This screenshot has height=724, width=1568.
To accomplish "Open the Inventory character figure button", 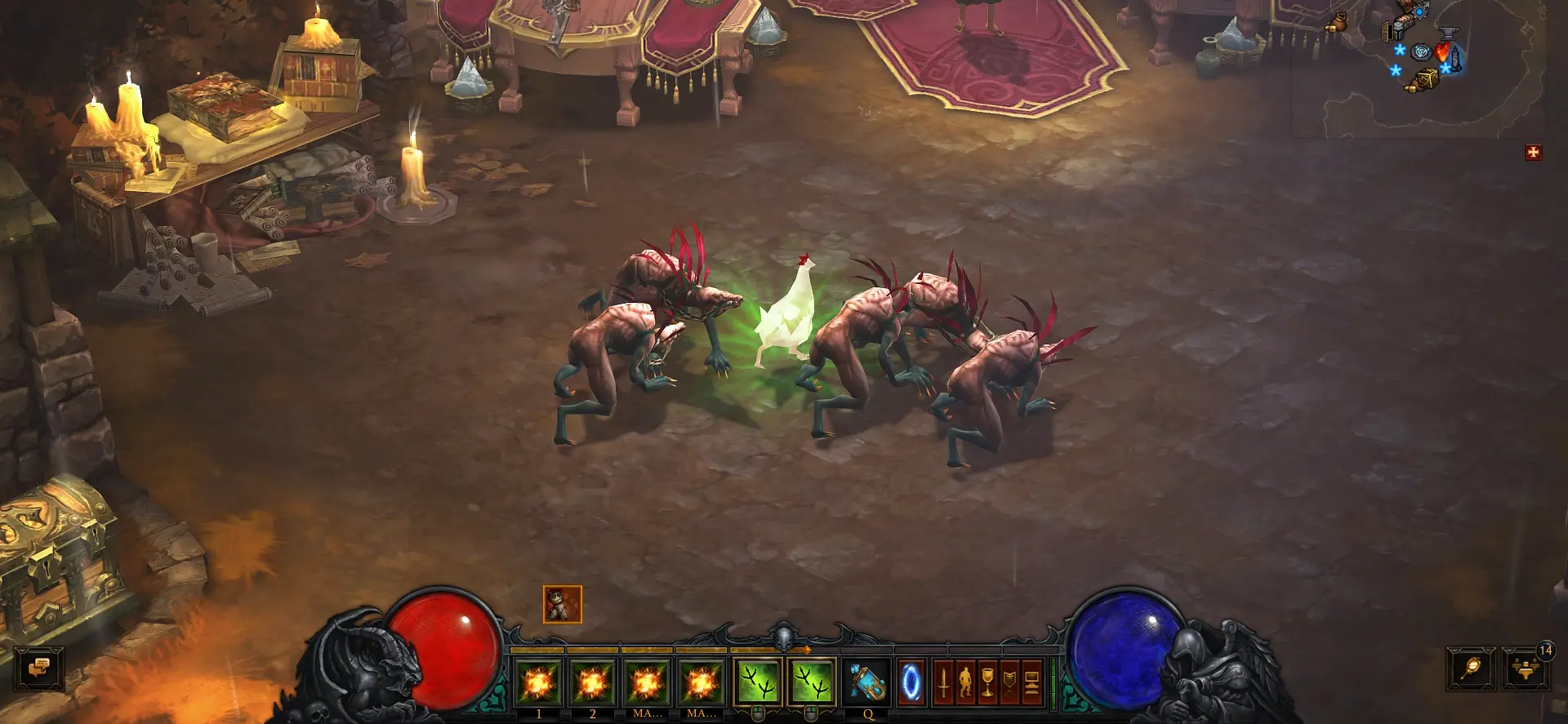I will (x=965, y=682).
